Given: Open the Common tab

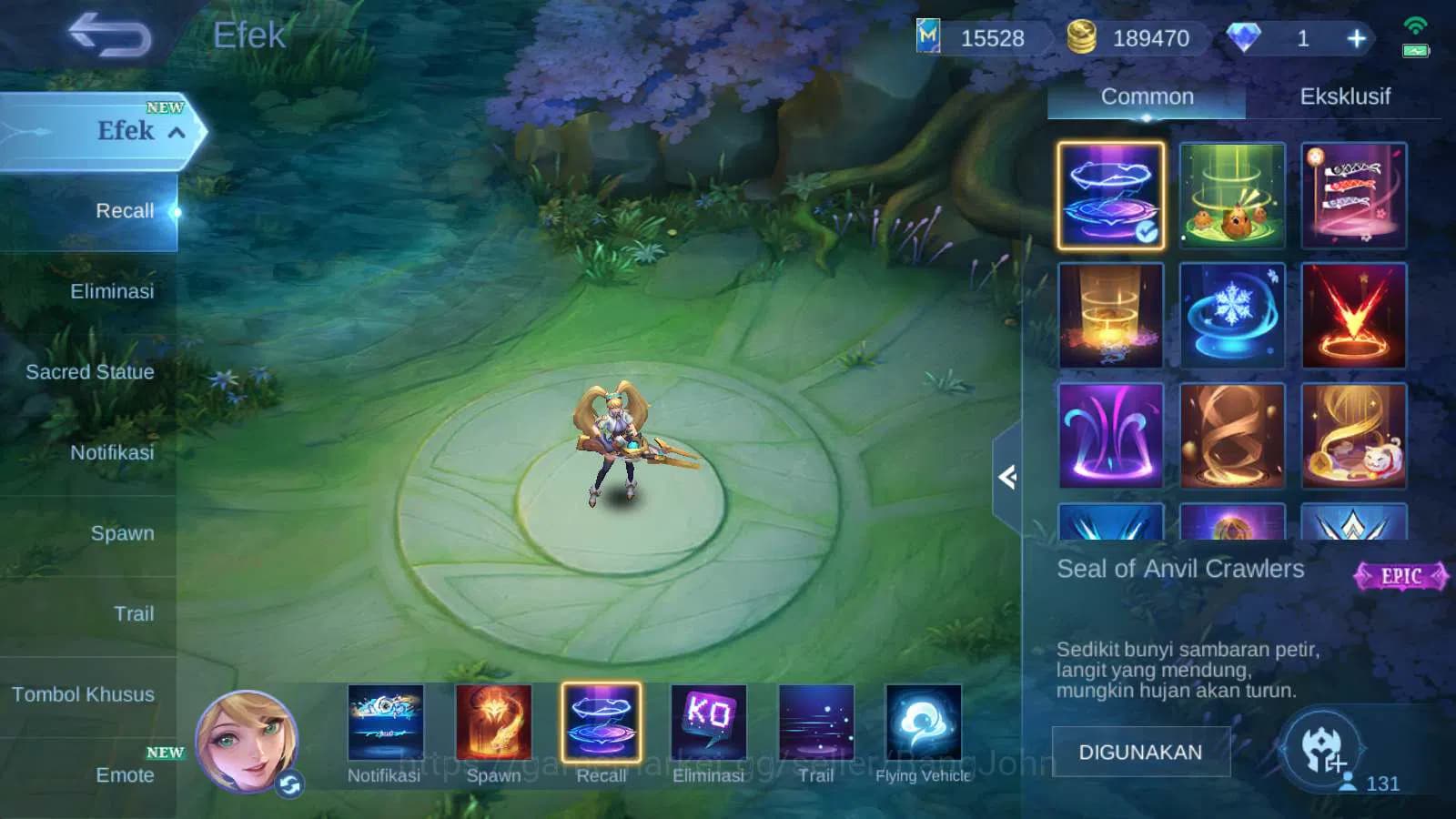Looking at the screenshot, I should [1148, 96].
